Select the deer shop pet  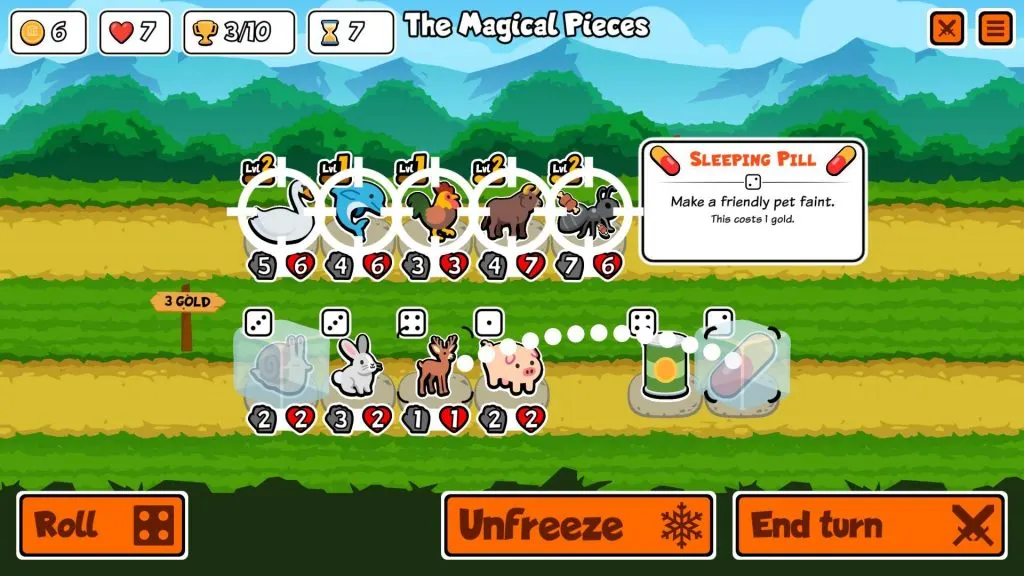pyautogui.click(x=434, y=368)
